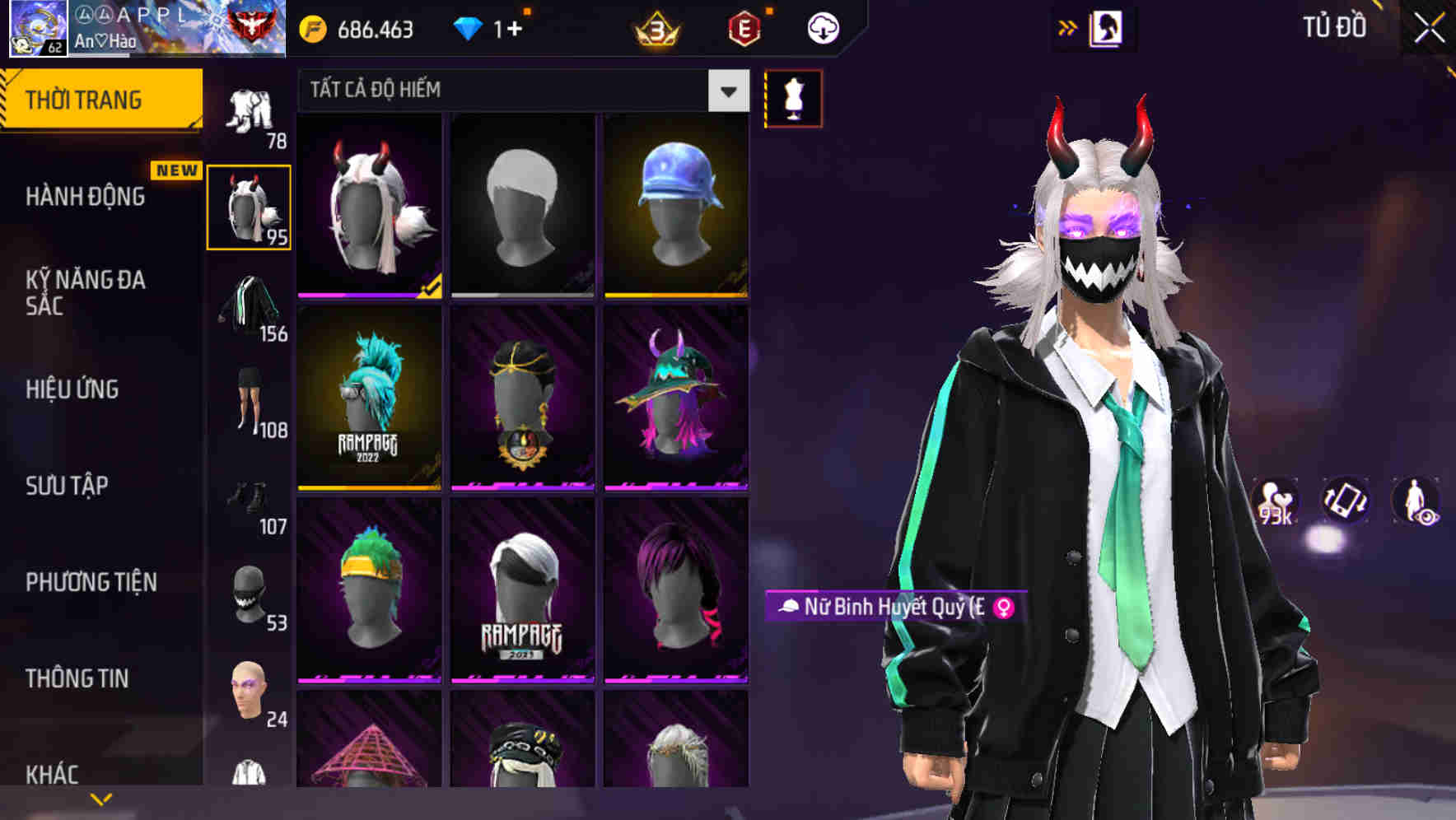Image resolution: width=1456 pixels, height=820 pixels.
Task: Click the SƯU TẬP sidebar entry
Action: coord(66,486)
